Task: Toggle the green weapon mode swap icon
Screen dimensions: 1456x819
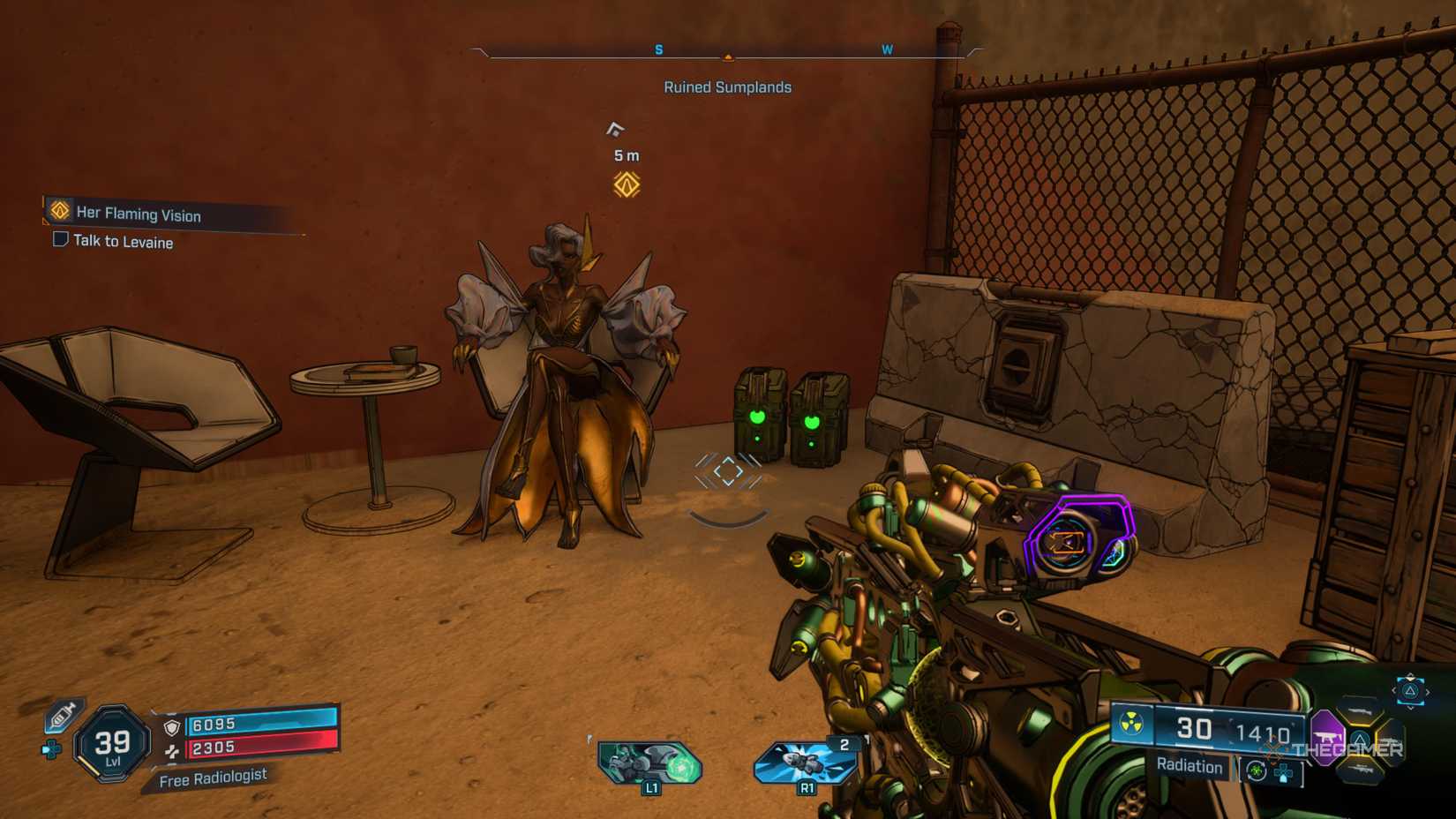Action: (x=1257, y=772)
